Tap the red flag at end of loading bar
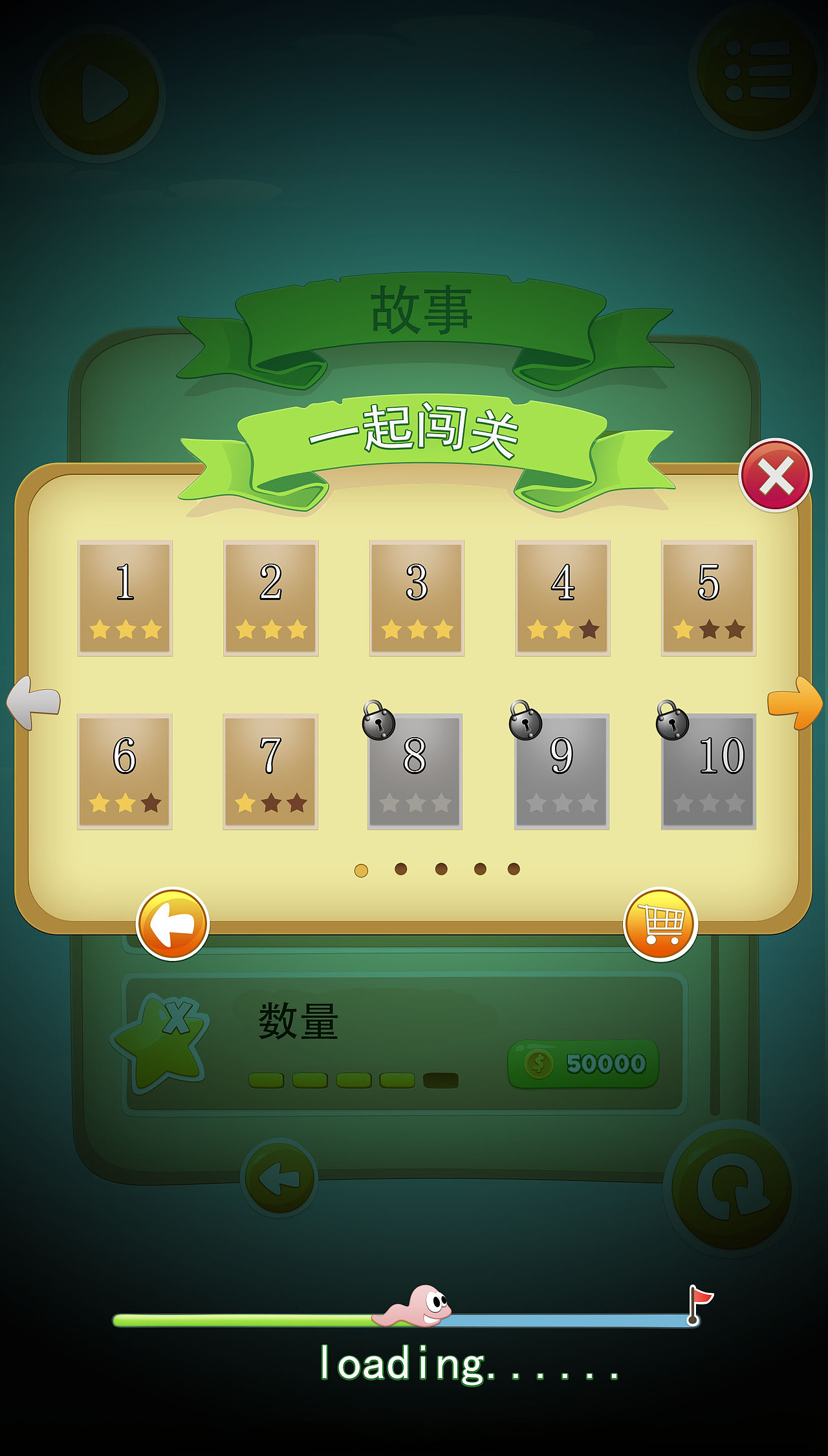 (700, 1299)
